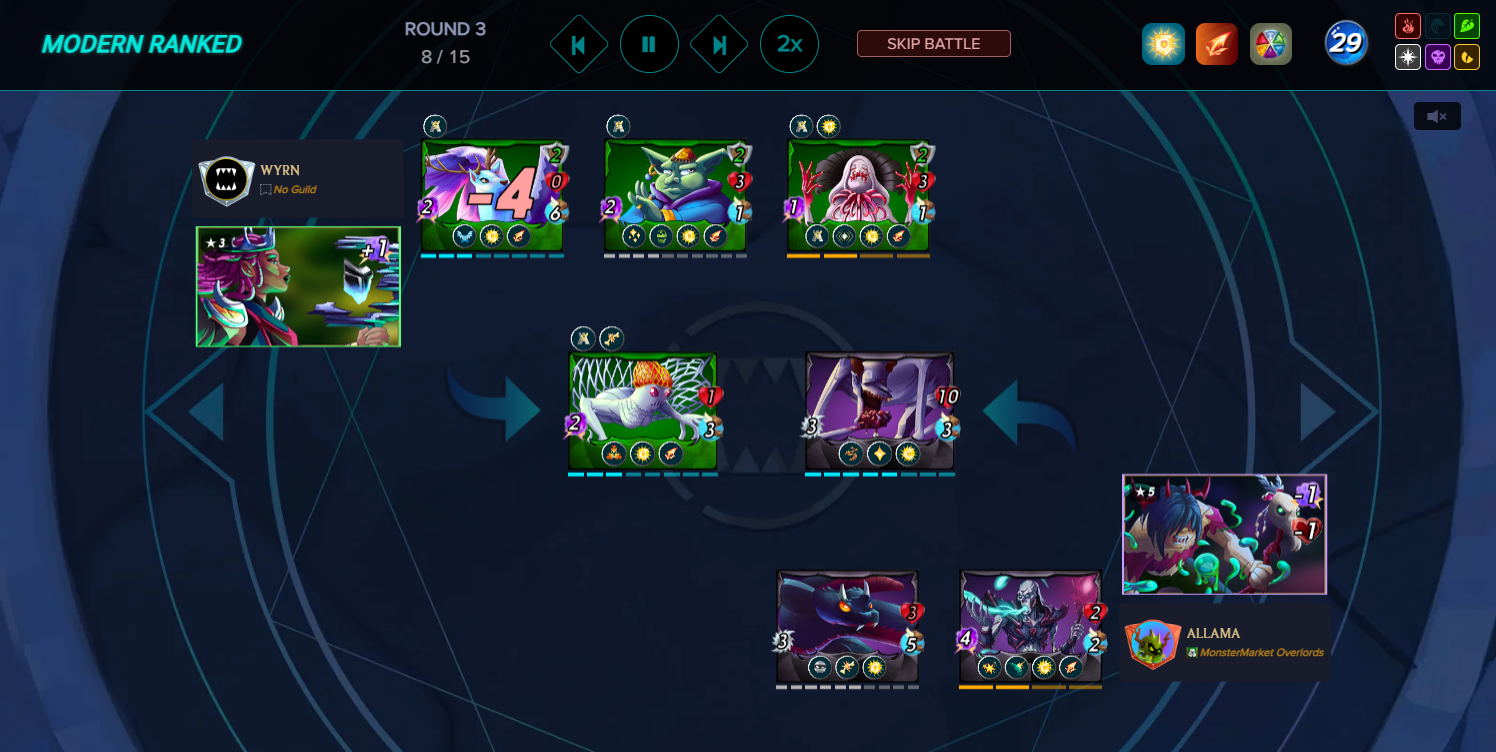Select the green leaf earth splinter icon
Image resolution: width=1496 pixels, height=752 pixels.
[x=1467, y=25]
